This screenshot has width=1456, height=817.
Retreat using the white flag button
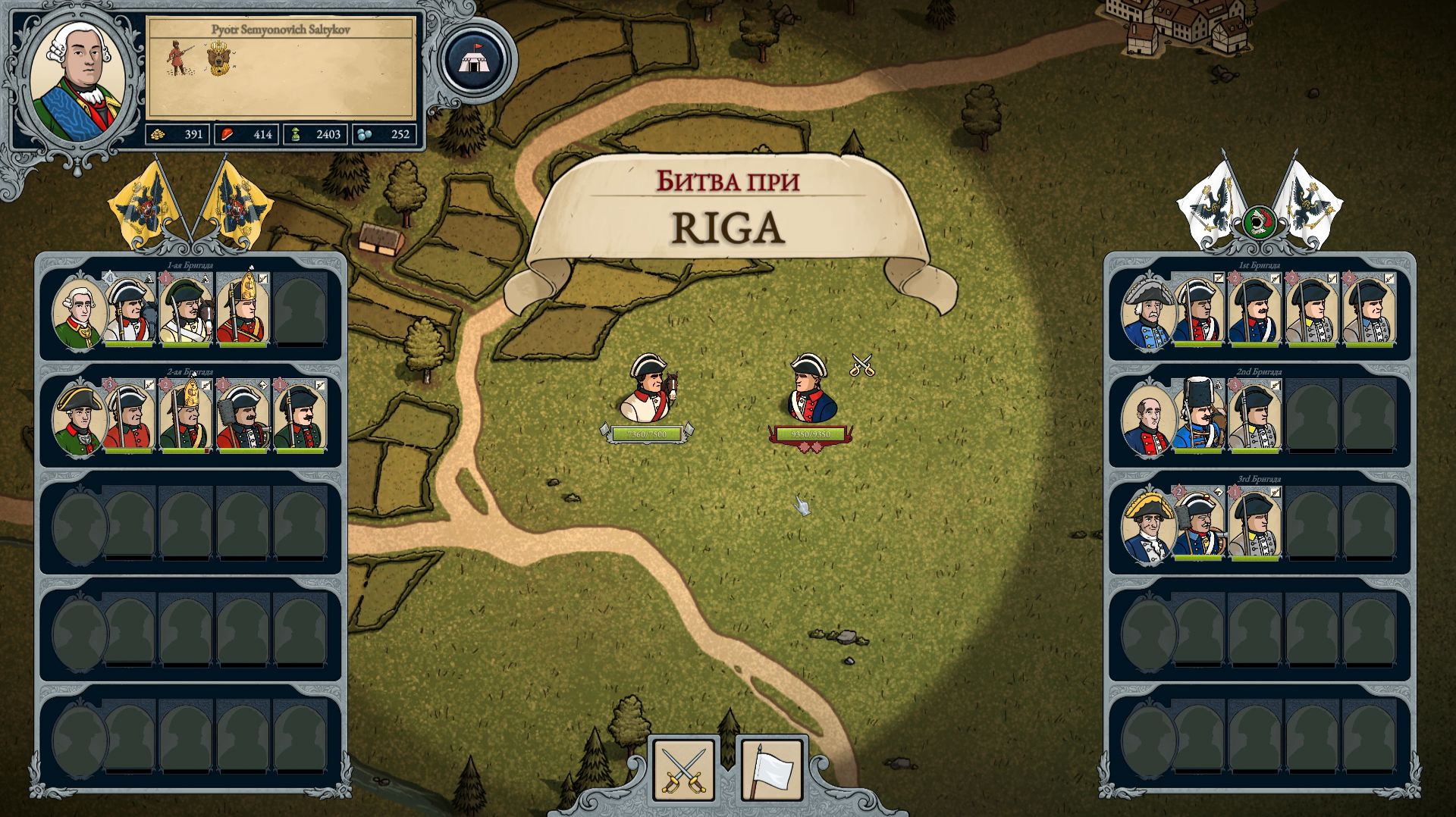click(771, 770)
